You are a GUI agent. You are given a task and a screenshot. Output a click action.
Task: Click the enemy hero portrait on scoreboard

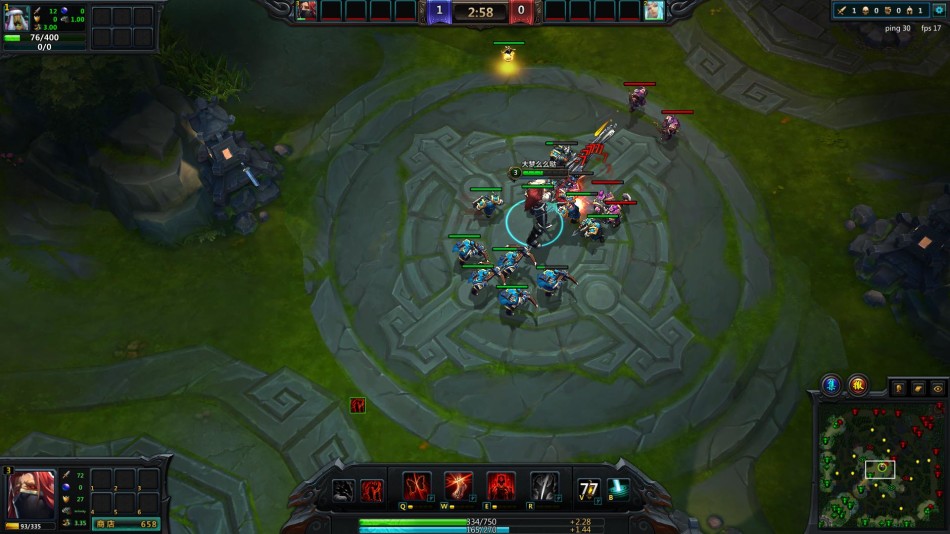pyautogui.click(x=653, y=10)
